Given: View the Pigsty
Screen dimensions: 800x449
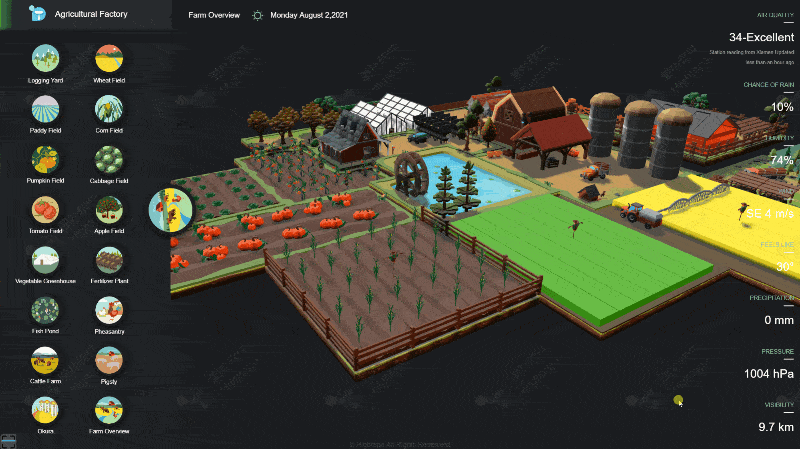Looking at the screenshot, I should point(108,360).
